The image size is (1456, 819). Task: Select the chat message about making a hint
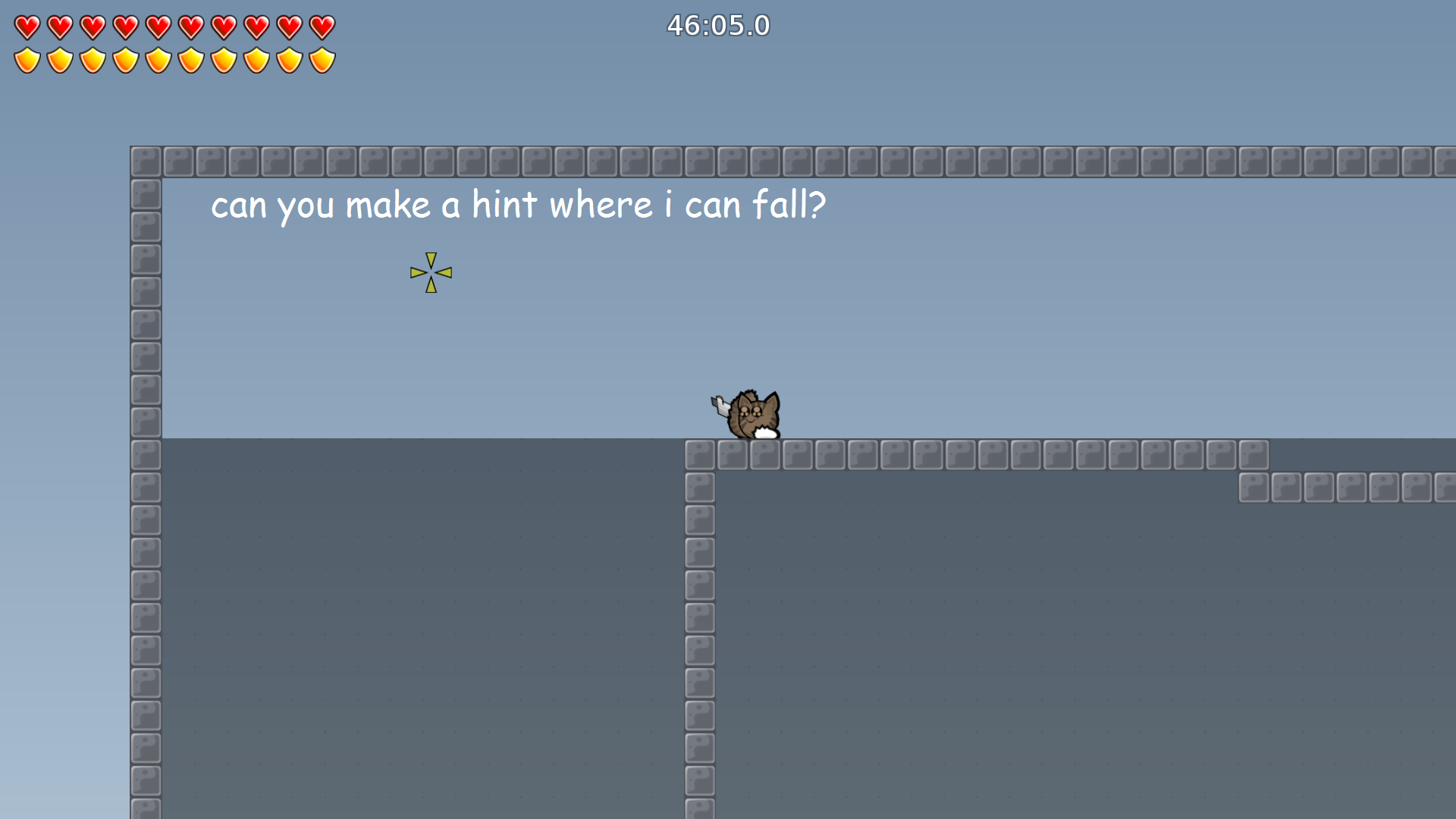tap(516, 203)
